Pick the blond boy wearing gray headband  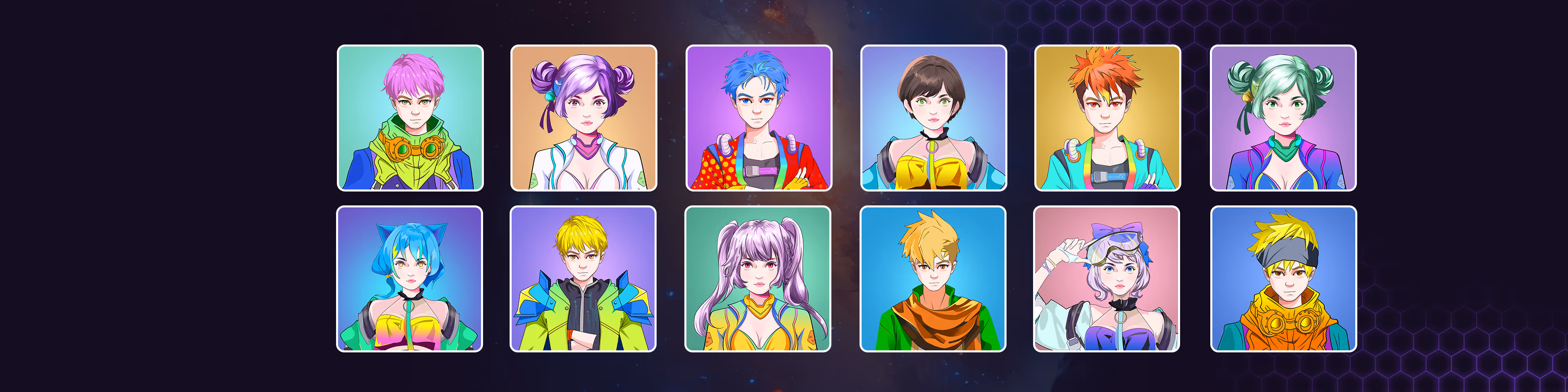[1283, 279]
